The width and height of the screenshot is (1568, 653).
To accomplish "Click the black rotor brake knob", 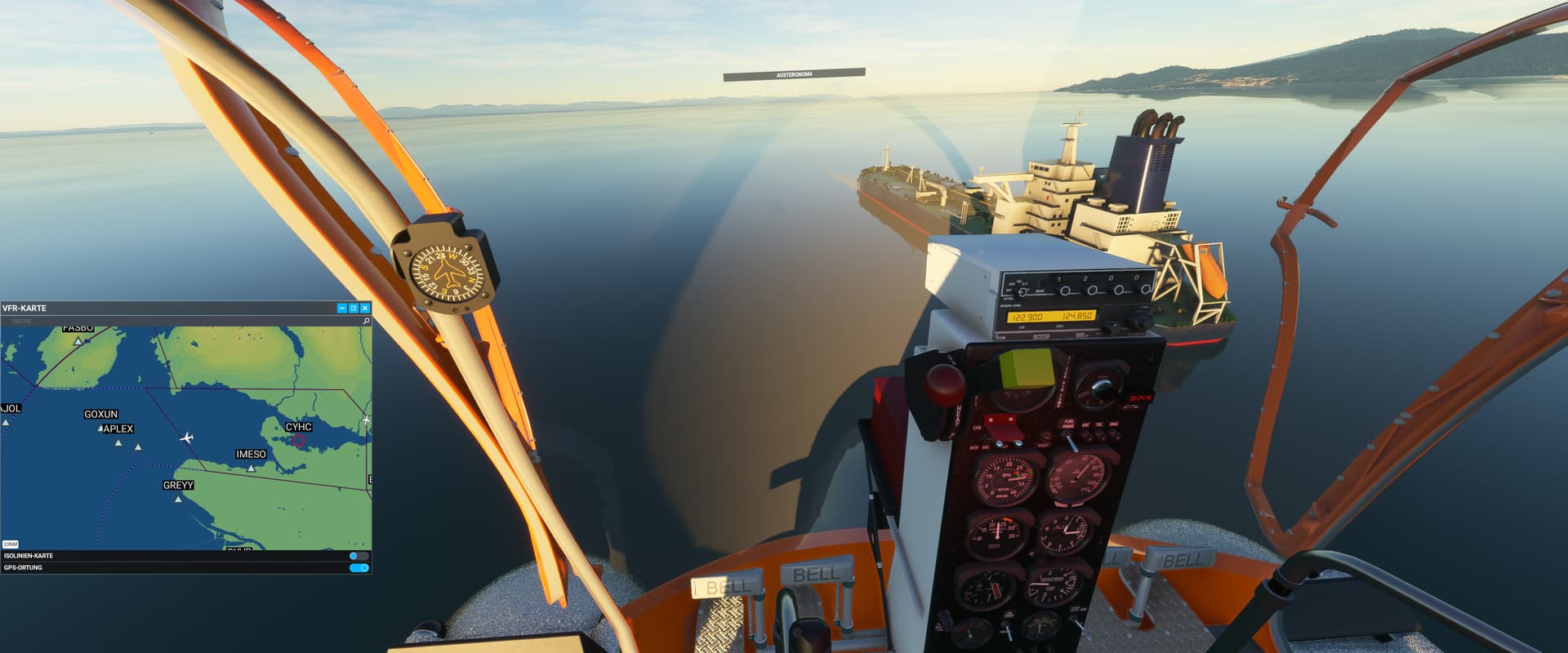I will [x=1100, y=388].
